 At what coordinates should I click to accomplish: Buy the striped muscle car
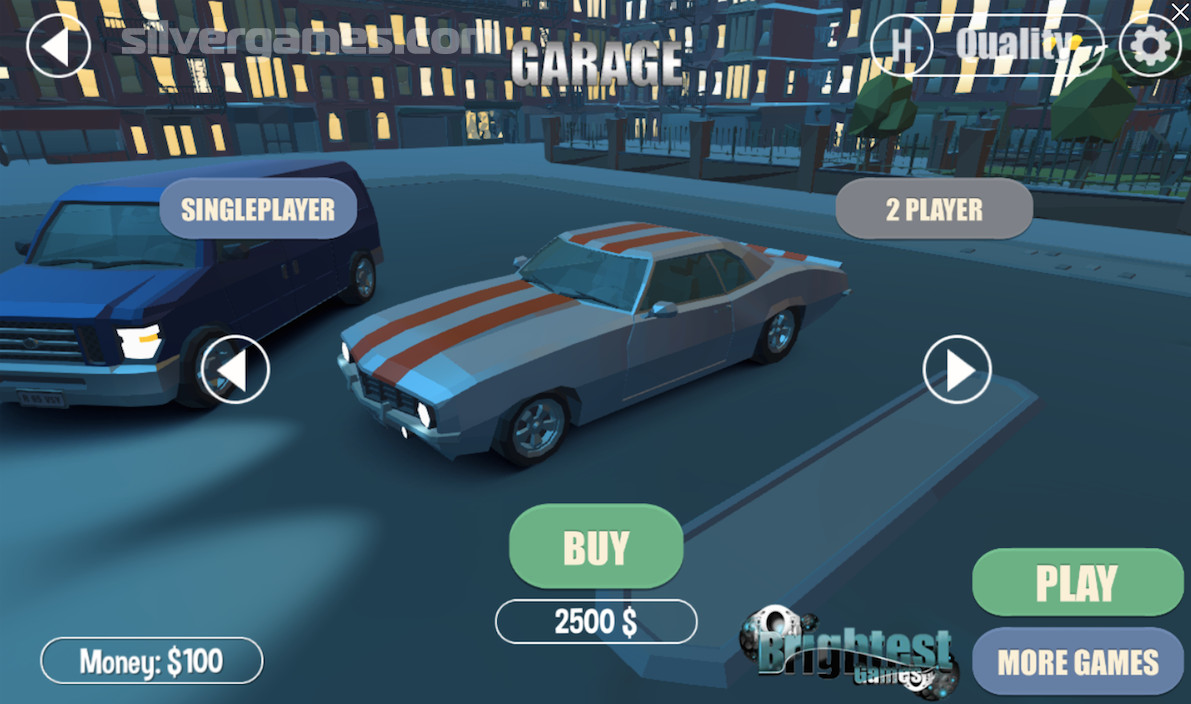click(x=596, y=547)
